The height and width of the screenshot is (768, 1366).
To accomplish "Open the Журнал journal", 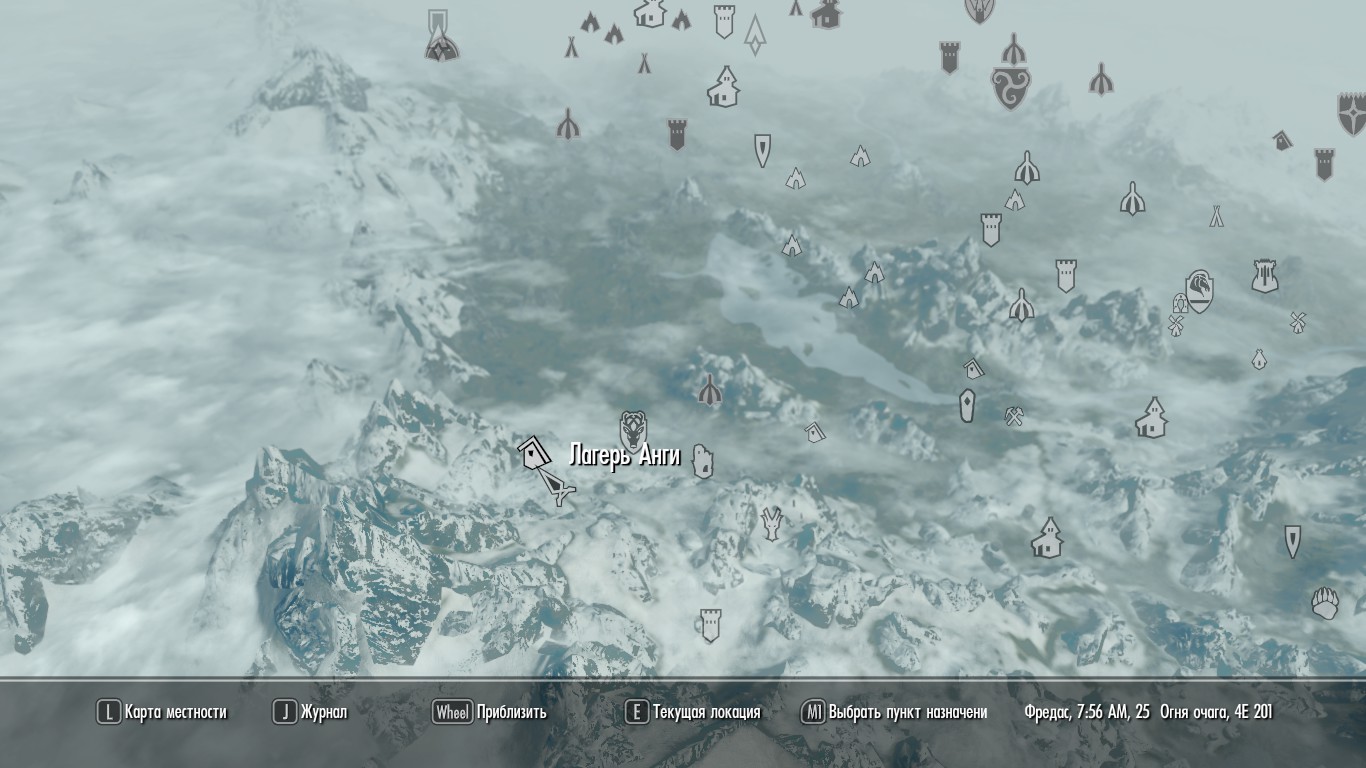I will pyautogui.click(x=311, y=712).
